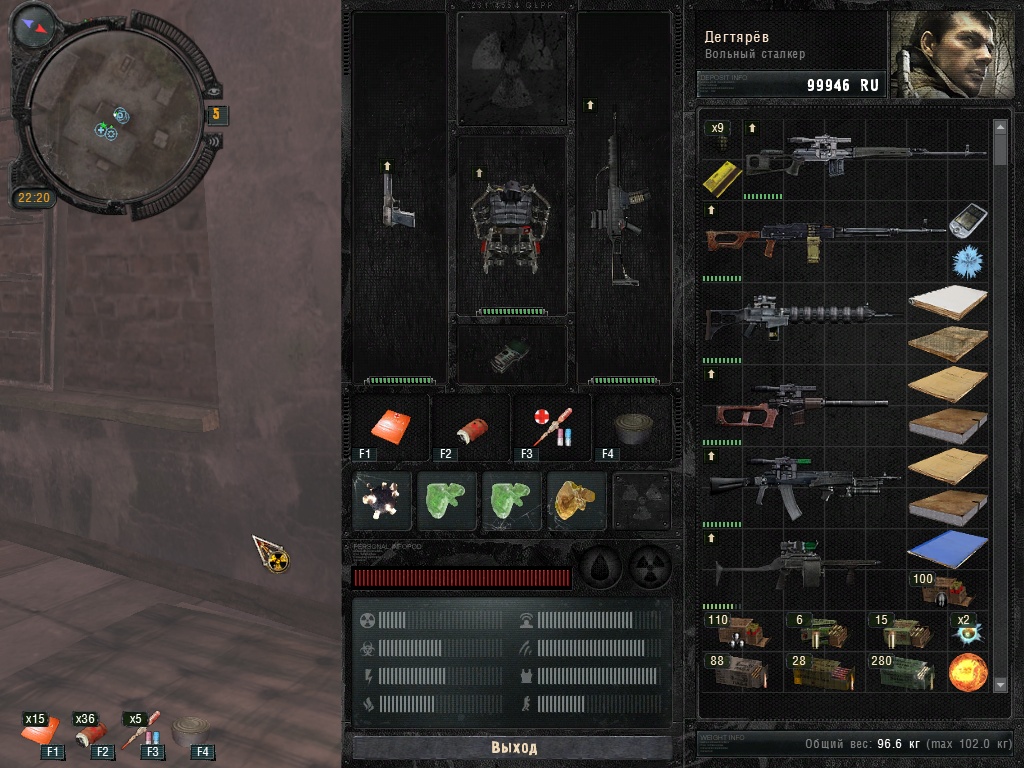Choose the yellow amber artifact slot
The image size is (1024, 768).
point(577,500)
